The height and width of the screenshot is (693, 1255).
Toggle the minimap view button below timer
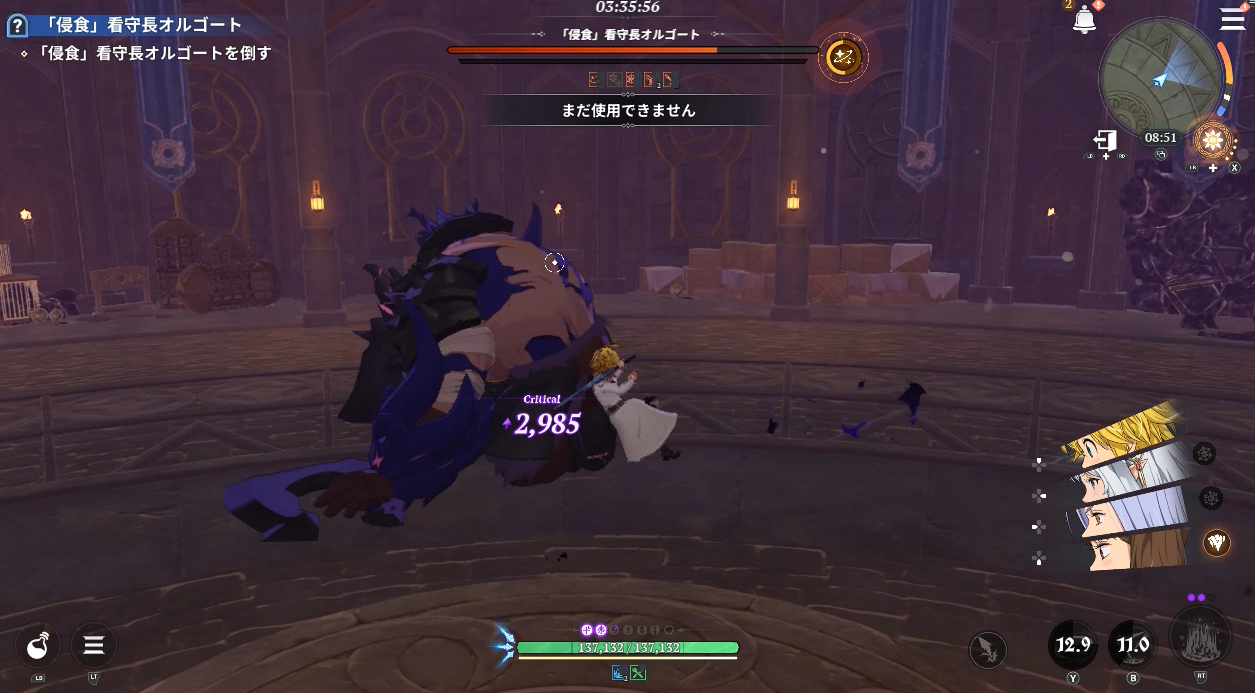click(x=1161, y=155)
